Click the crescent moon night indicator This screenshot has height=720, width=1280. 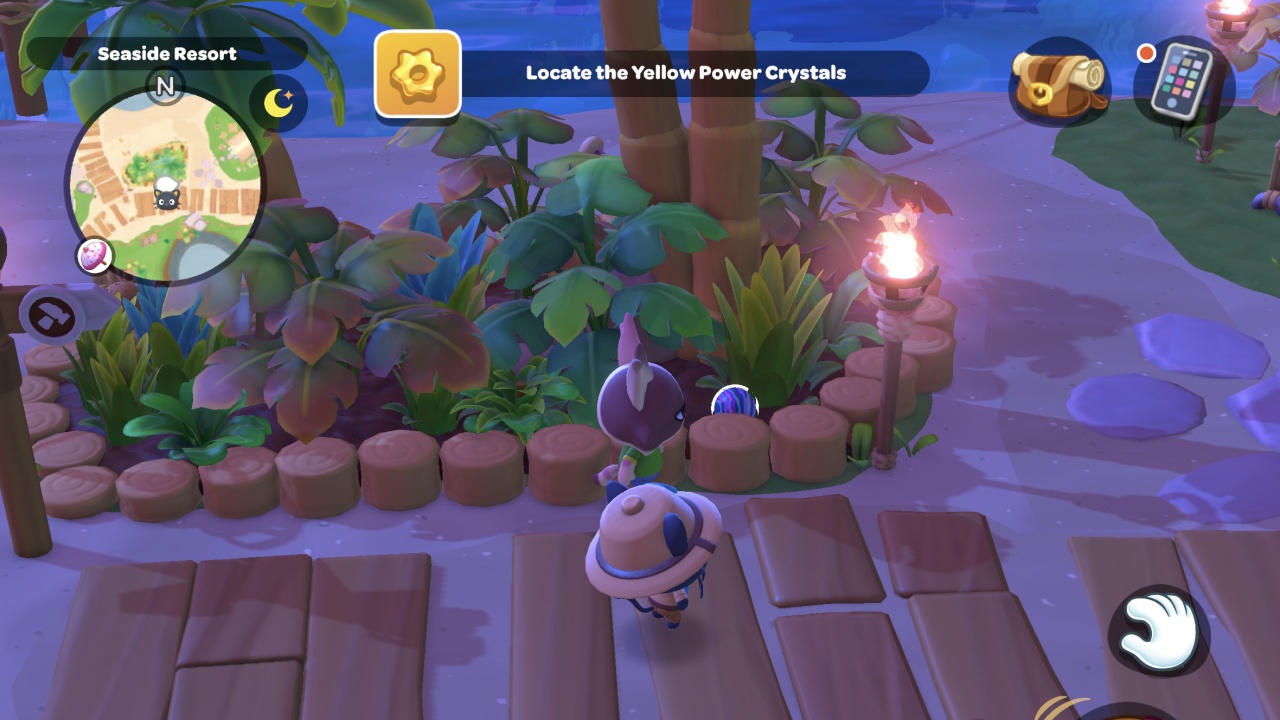pos(278,103)
